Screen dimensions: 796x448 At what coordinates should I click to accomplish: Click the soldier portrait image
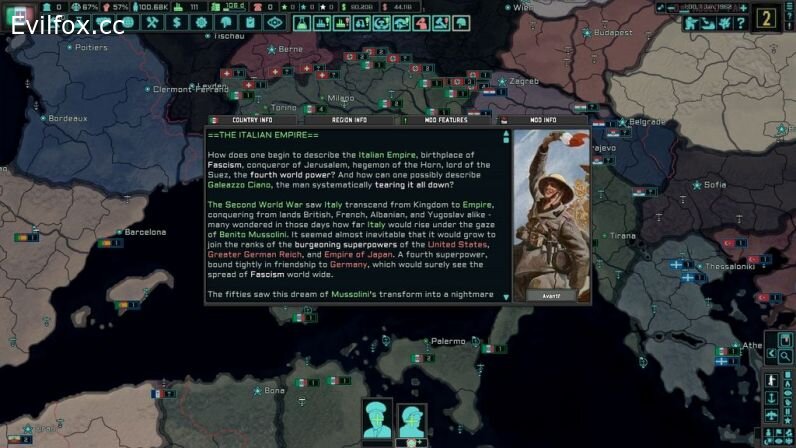551,208
